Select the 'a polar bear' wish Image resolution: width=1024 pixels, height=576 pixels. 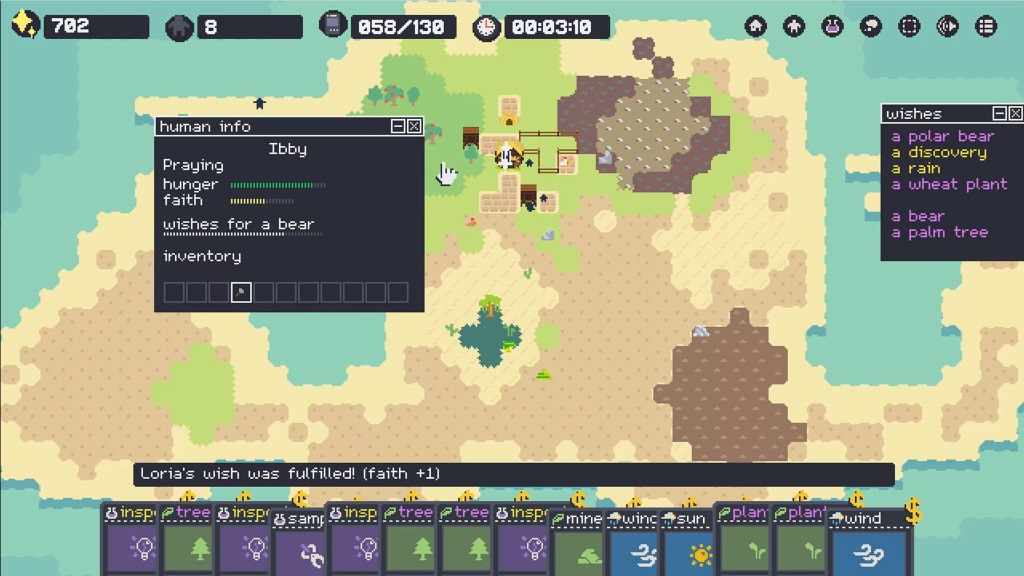(942, 136)
